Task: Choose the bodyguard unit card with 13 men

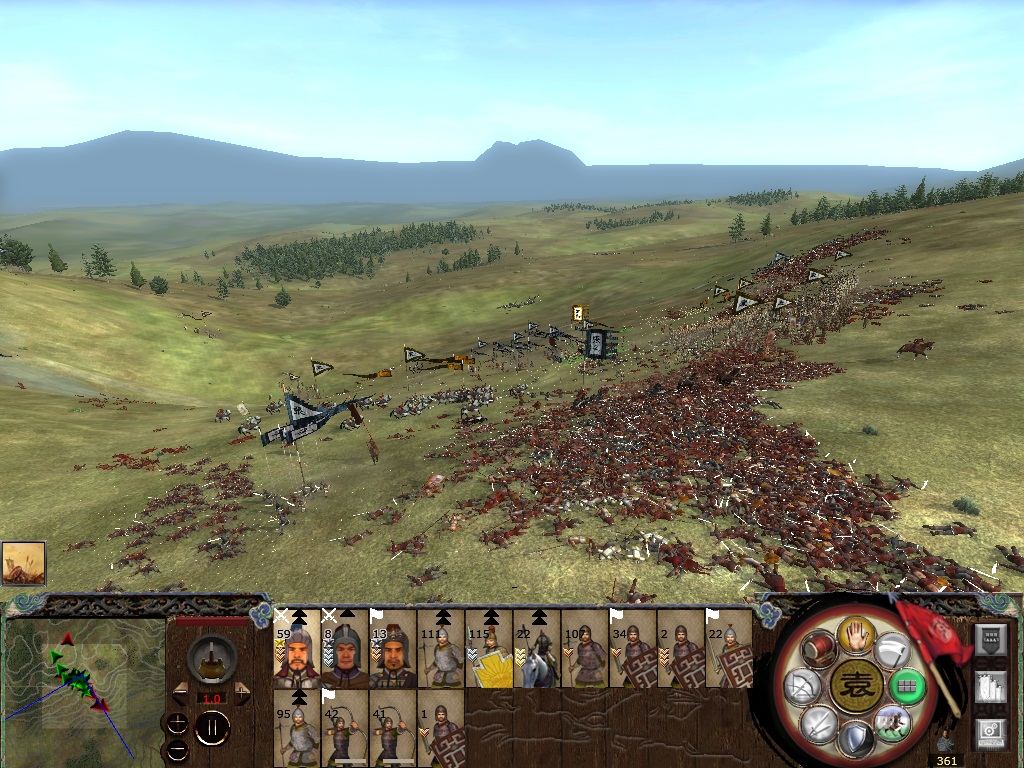Action: [393, 650]
